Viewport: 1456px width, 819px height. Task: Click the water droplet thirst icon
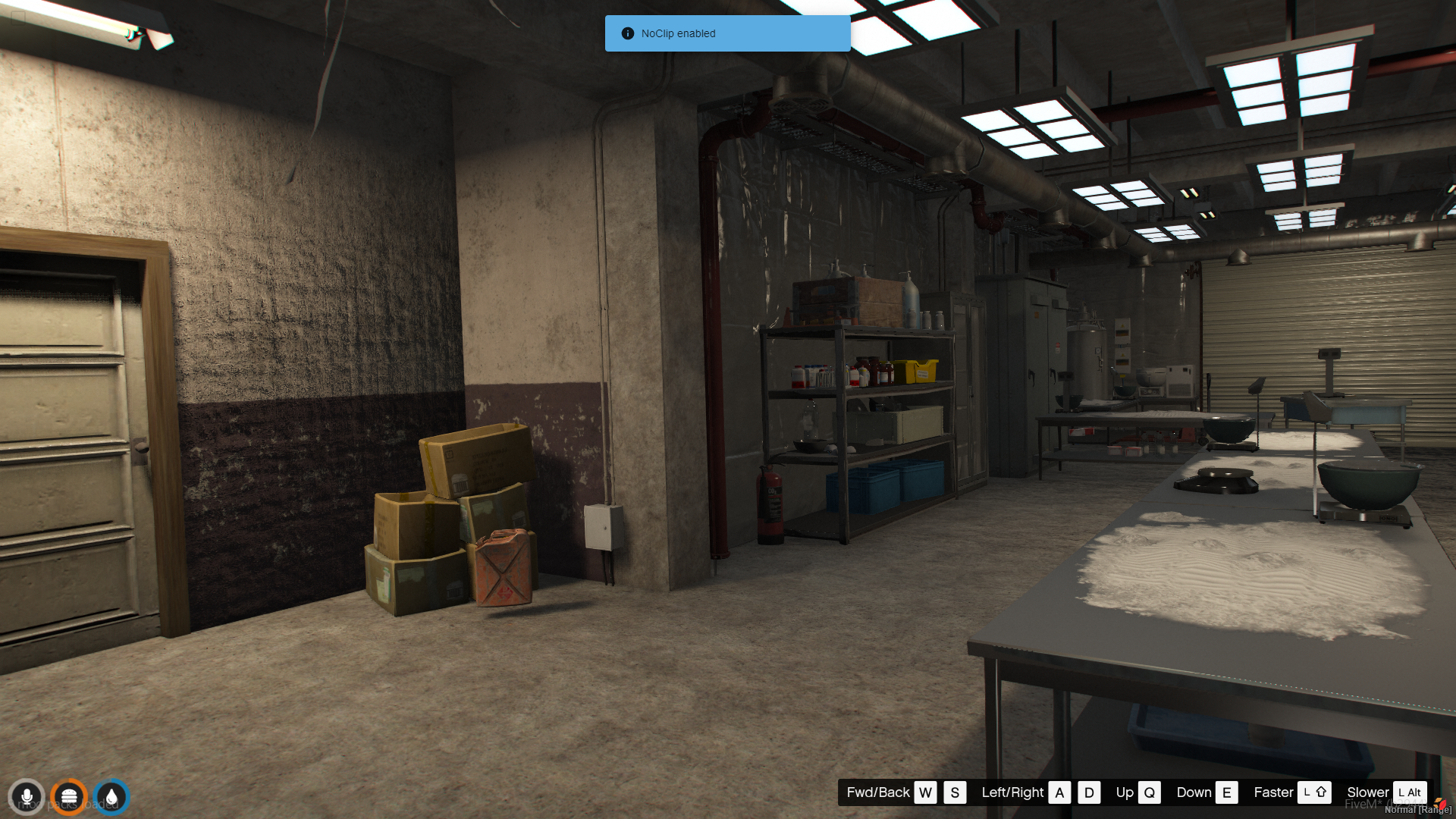(x=111, y=797)
